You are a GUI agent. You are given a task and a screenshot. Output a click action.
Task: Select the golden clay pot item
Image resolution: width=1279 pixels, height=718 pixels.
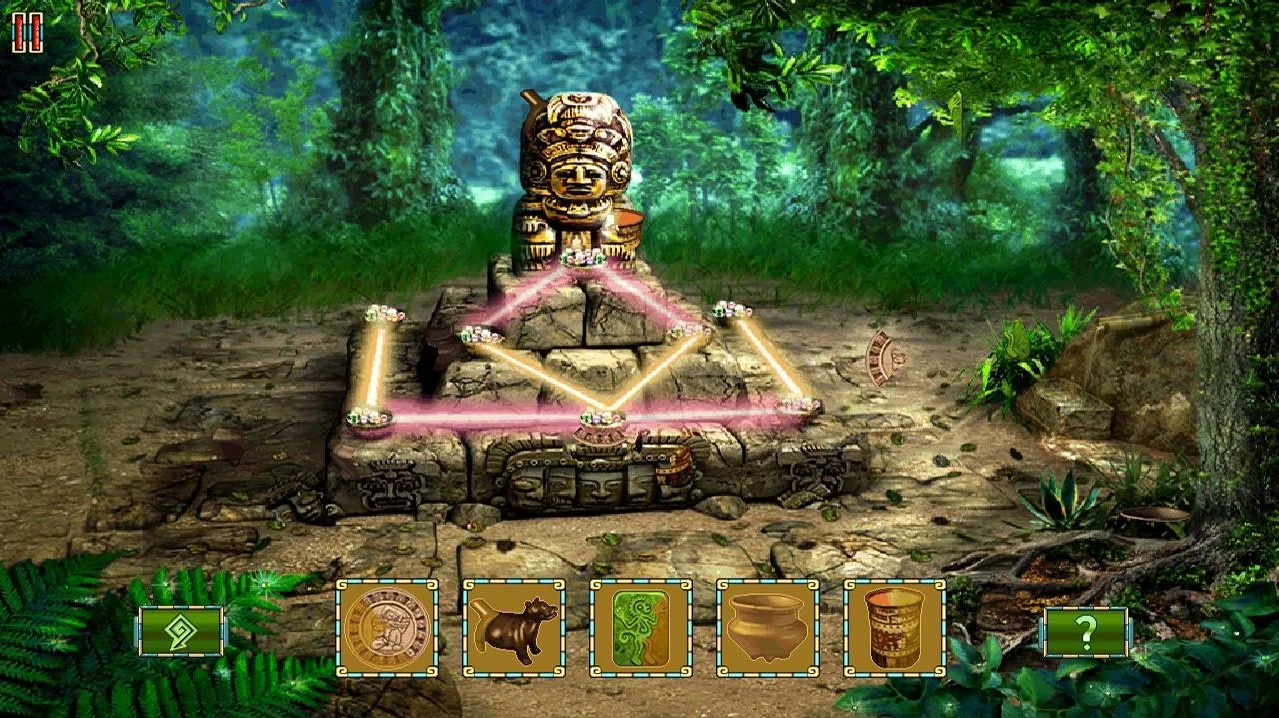click(768, 629)
